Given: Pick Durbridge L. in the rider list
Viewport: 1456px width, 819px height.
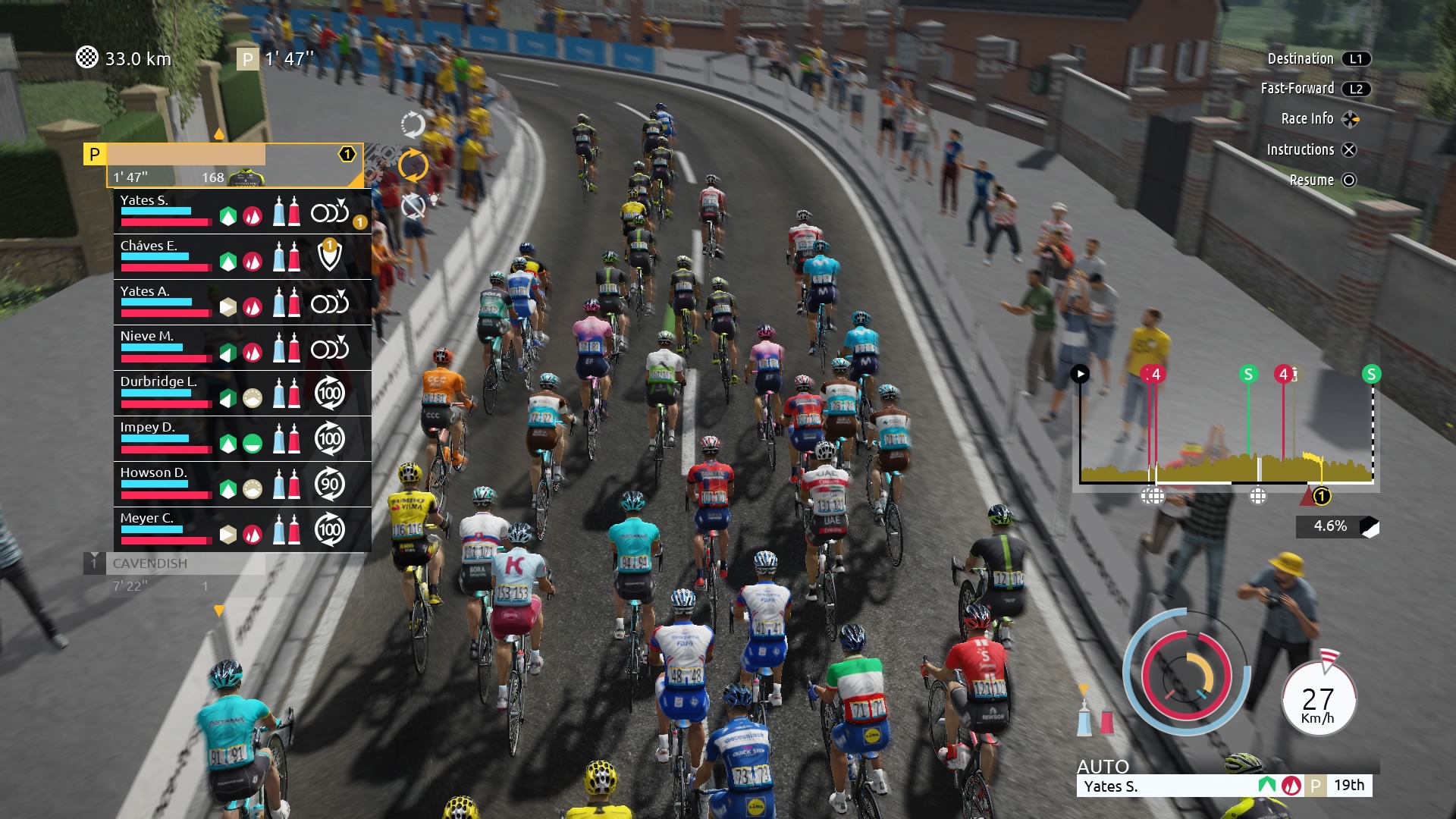Looking at the screenshot, I should click(167, 393).
